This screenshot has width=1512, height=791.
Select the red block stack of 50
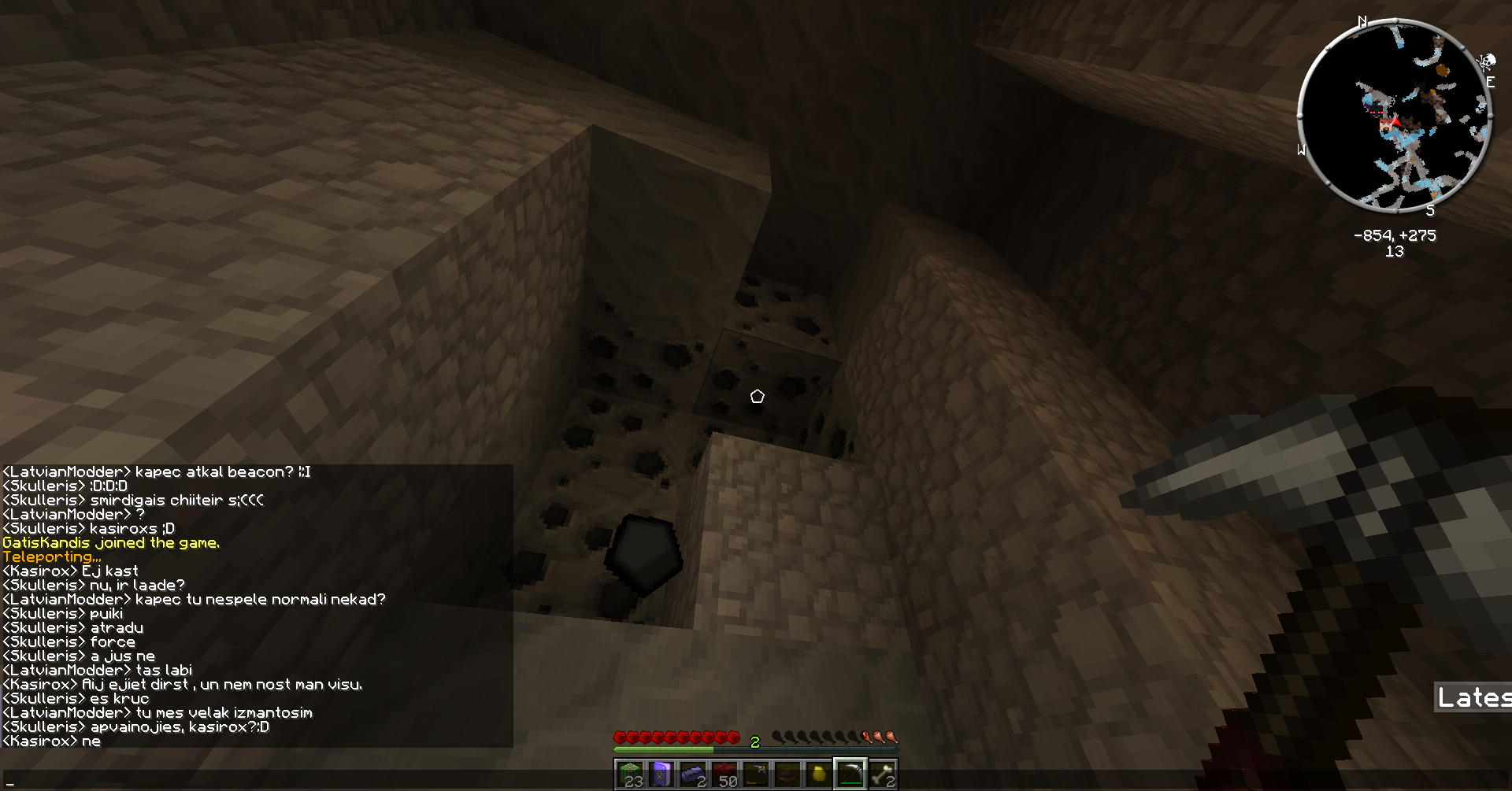724,774
